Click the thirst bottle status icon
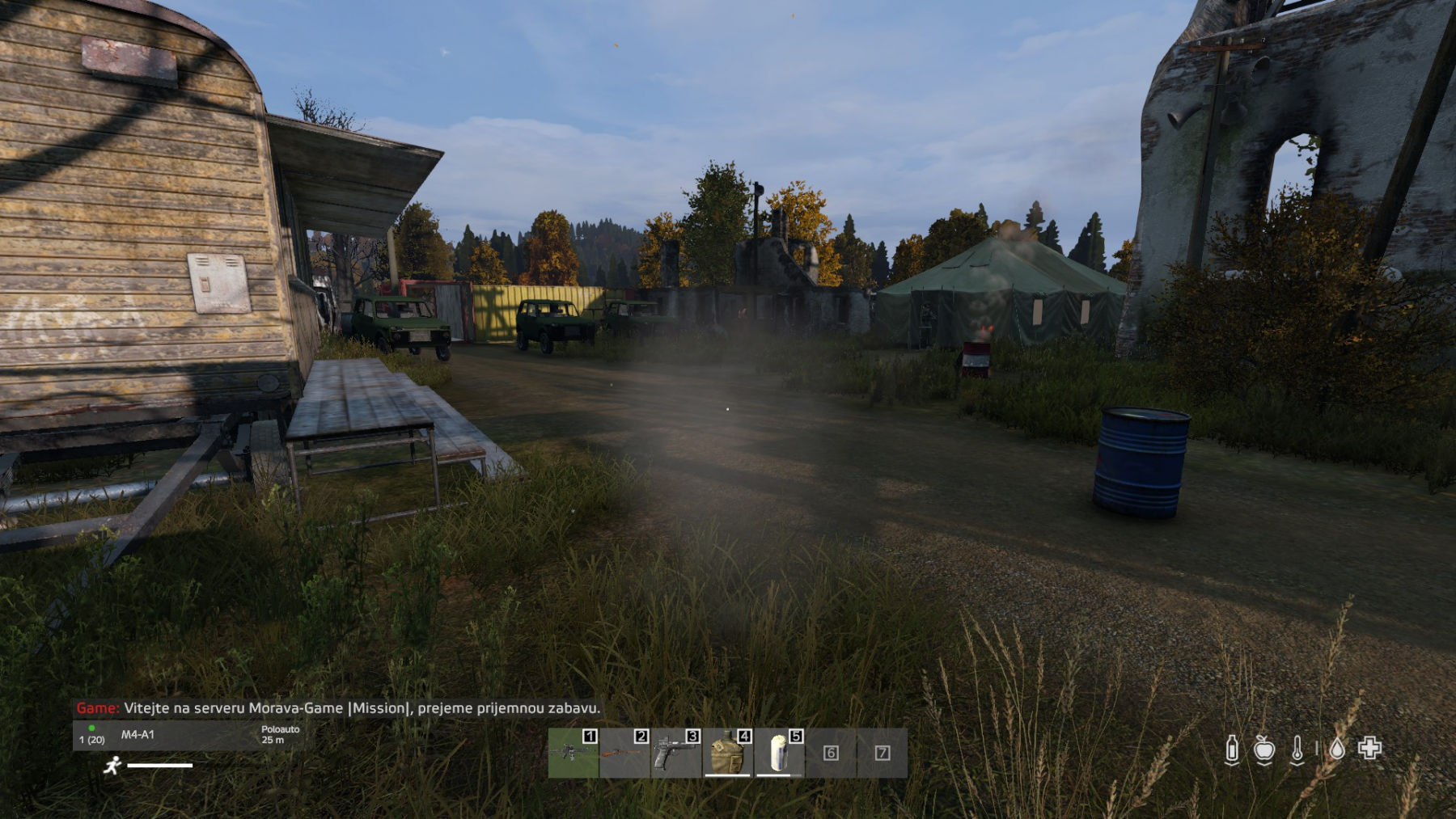1456x819 pixels. pyautogui.click(x=1232, y=749)
